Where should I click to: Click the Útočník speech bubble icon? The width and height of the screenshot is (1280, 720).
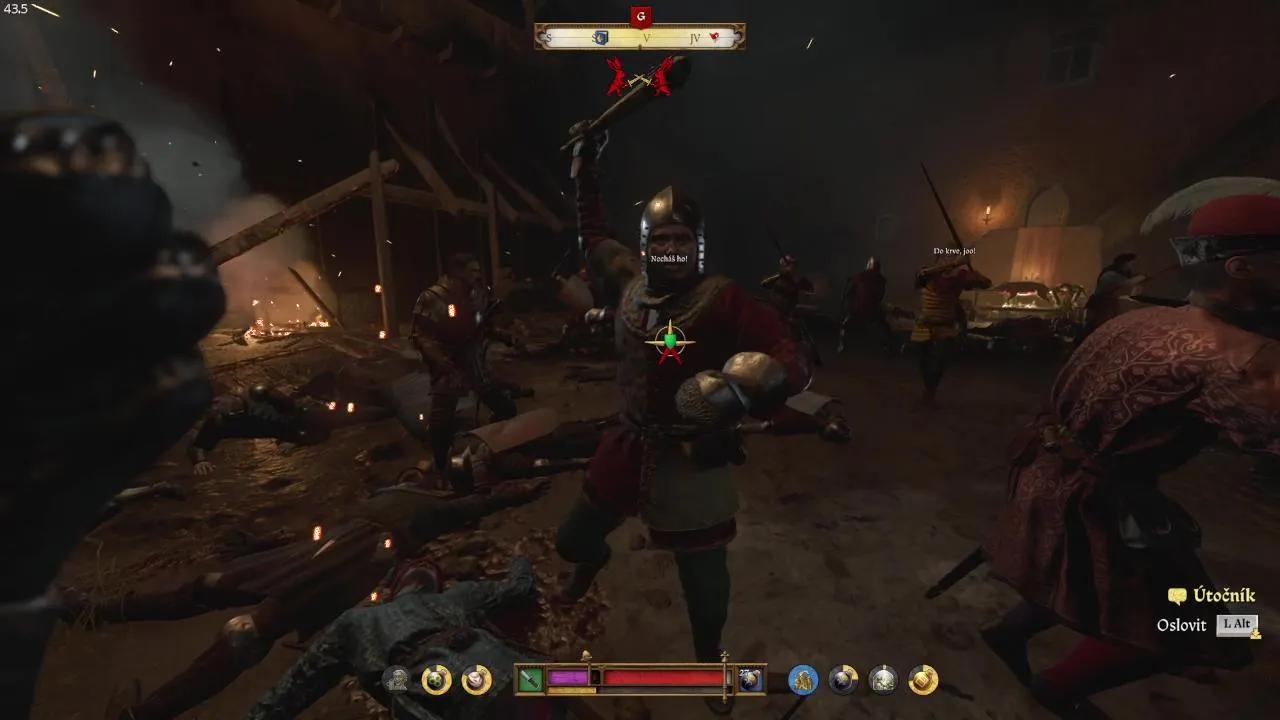point(1177,596)
